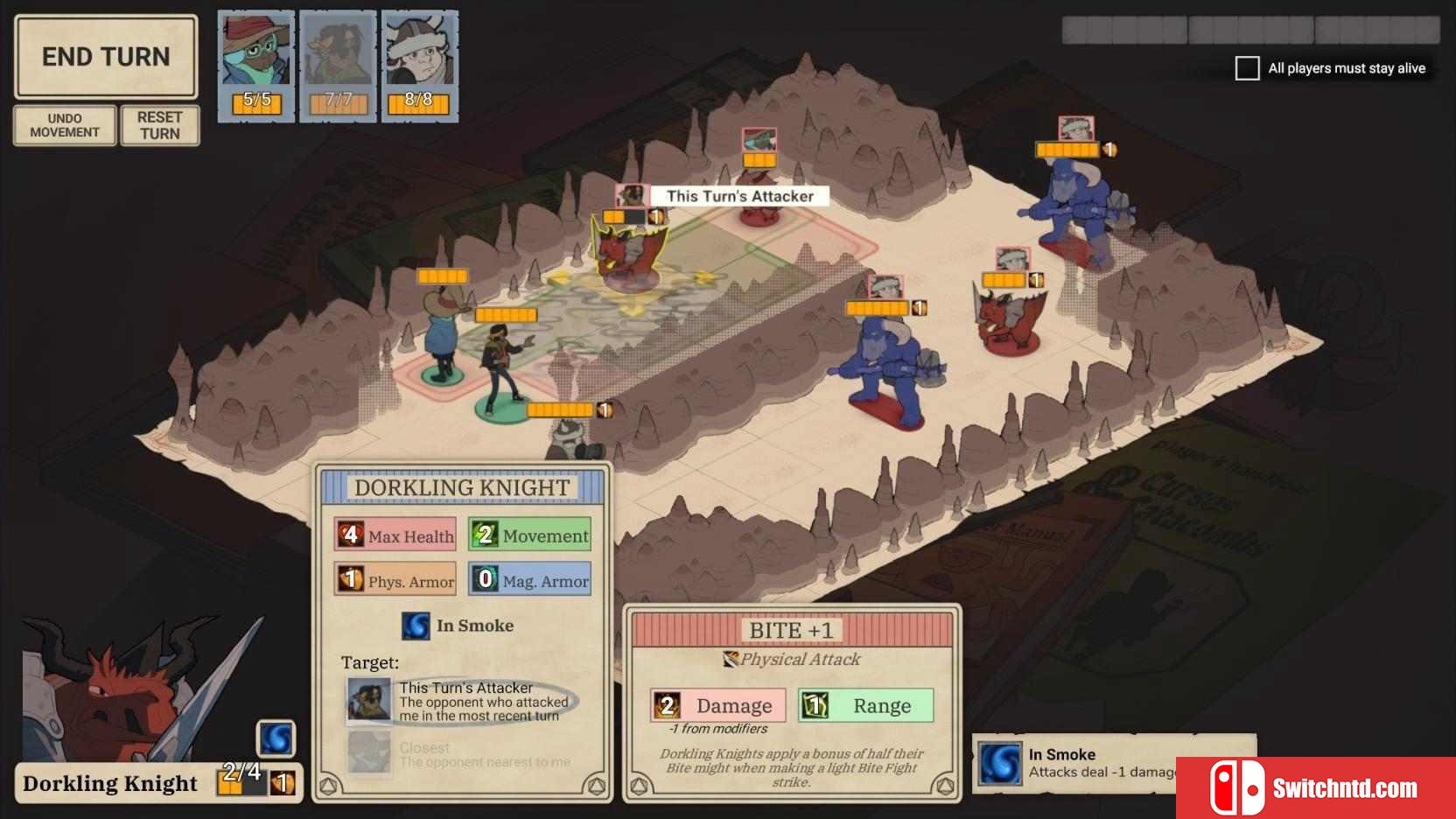Select the 5/5 health party portrait

tap(256, 66)
